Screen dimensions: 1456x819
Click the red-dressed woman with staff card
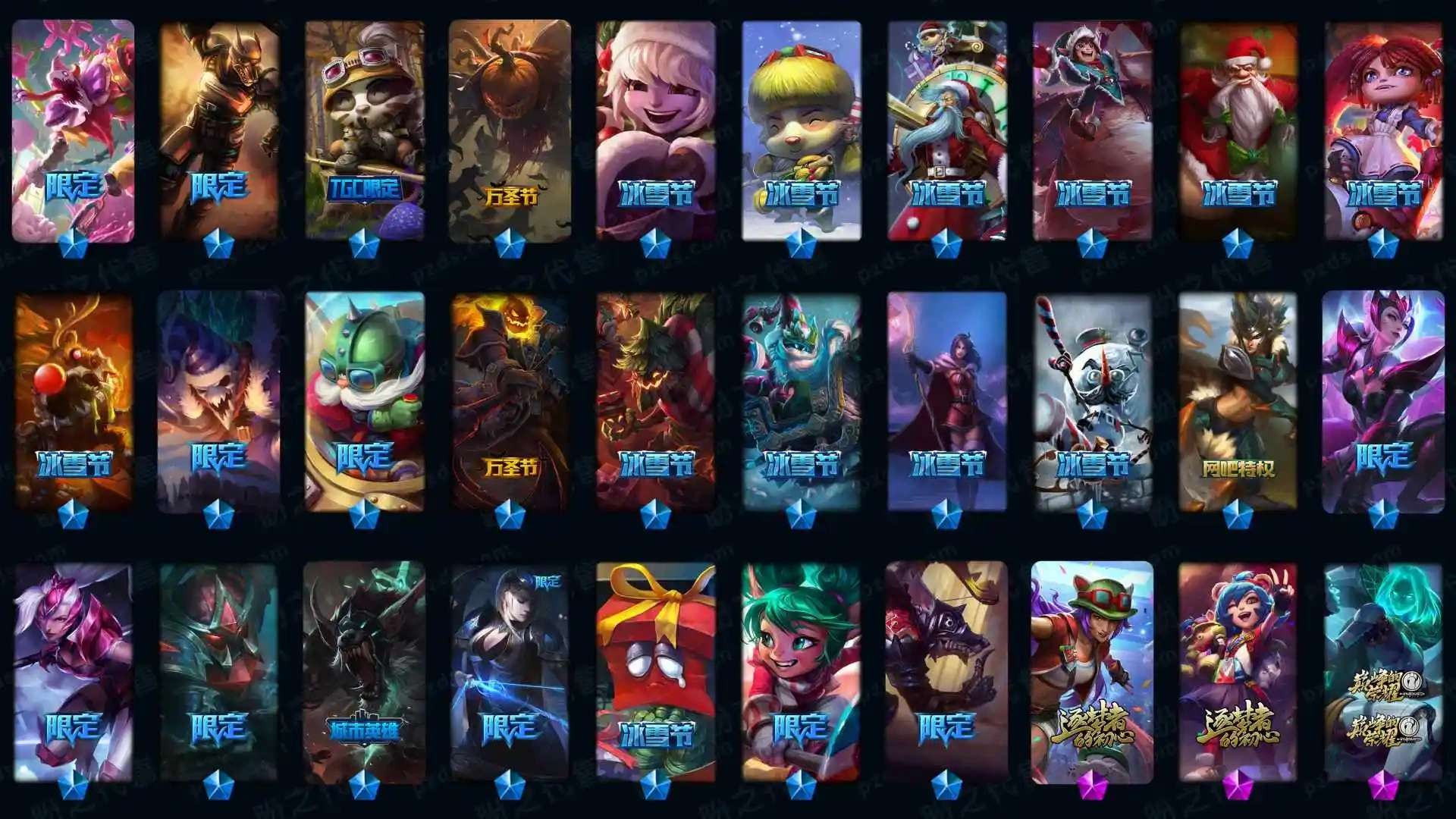click(947, 402)
